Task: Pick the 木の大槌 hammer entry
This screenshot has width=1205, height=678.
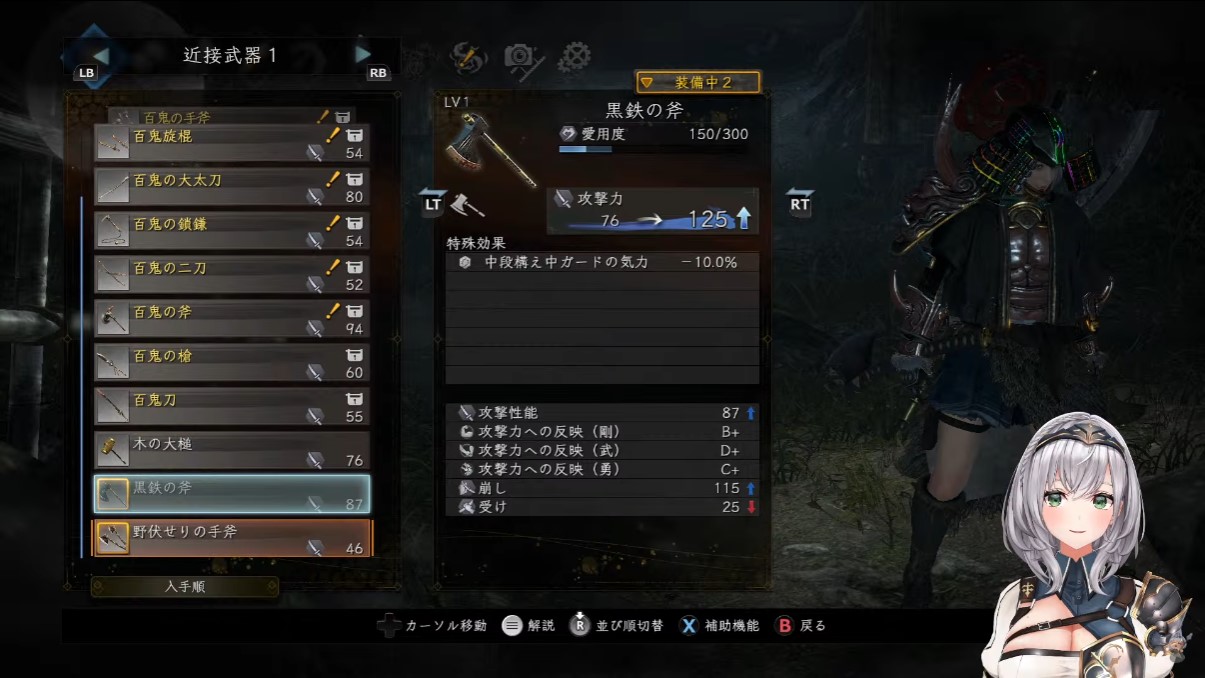Action: (x=231, y=451)
